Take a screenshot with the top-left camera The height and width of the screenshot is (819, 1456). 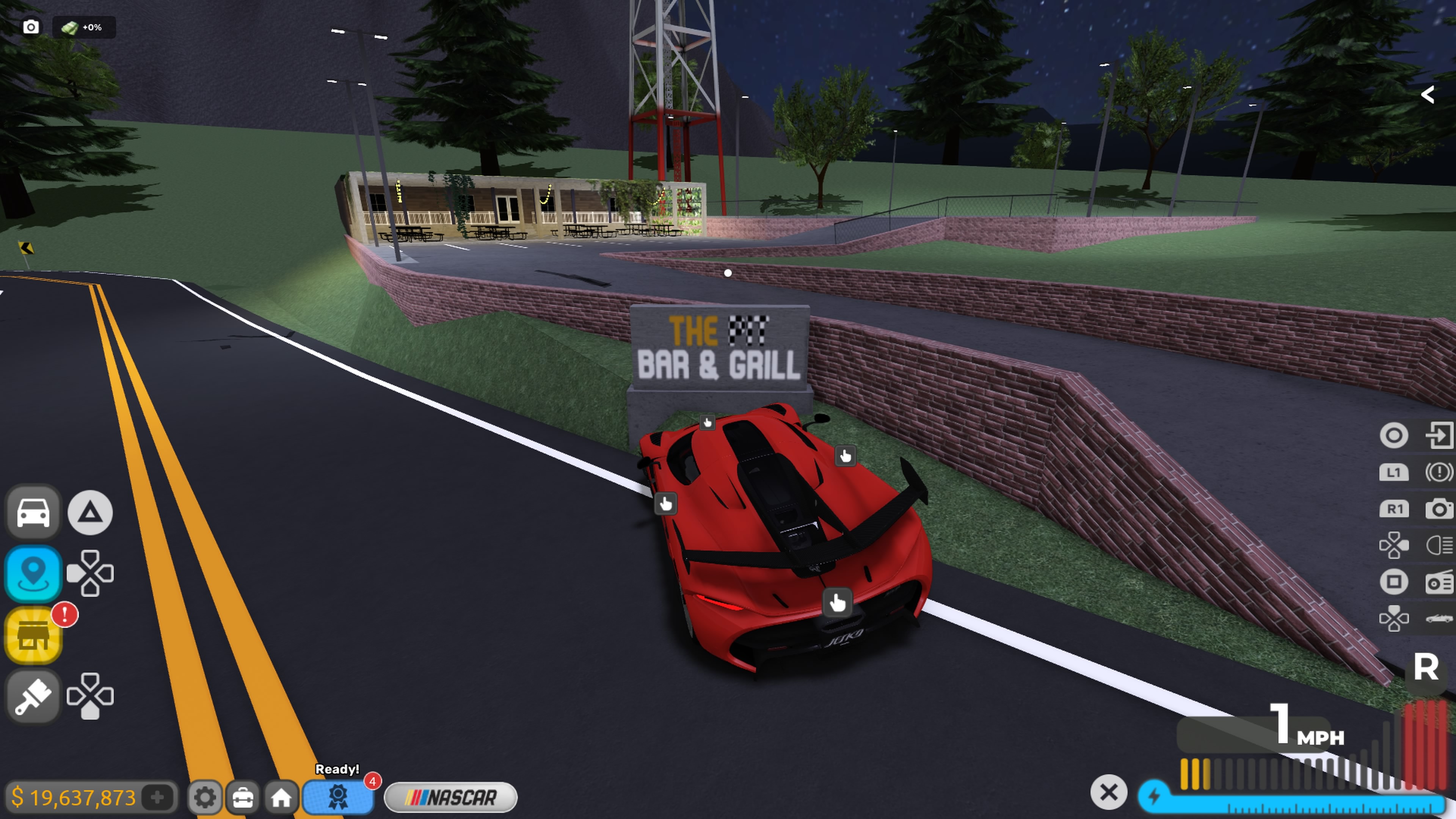[31, 27]
